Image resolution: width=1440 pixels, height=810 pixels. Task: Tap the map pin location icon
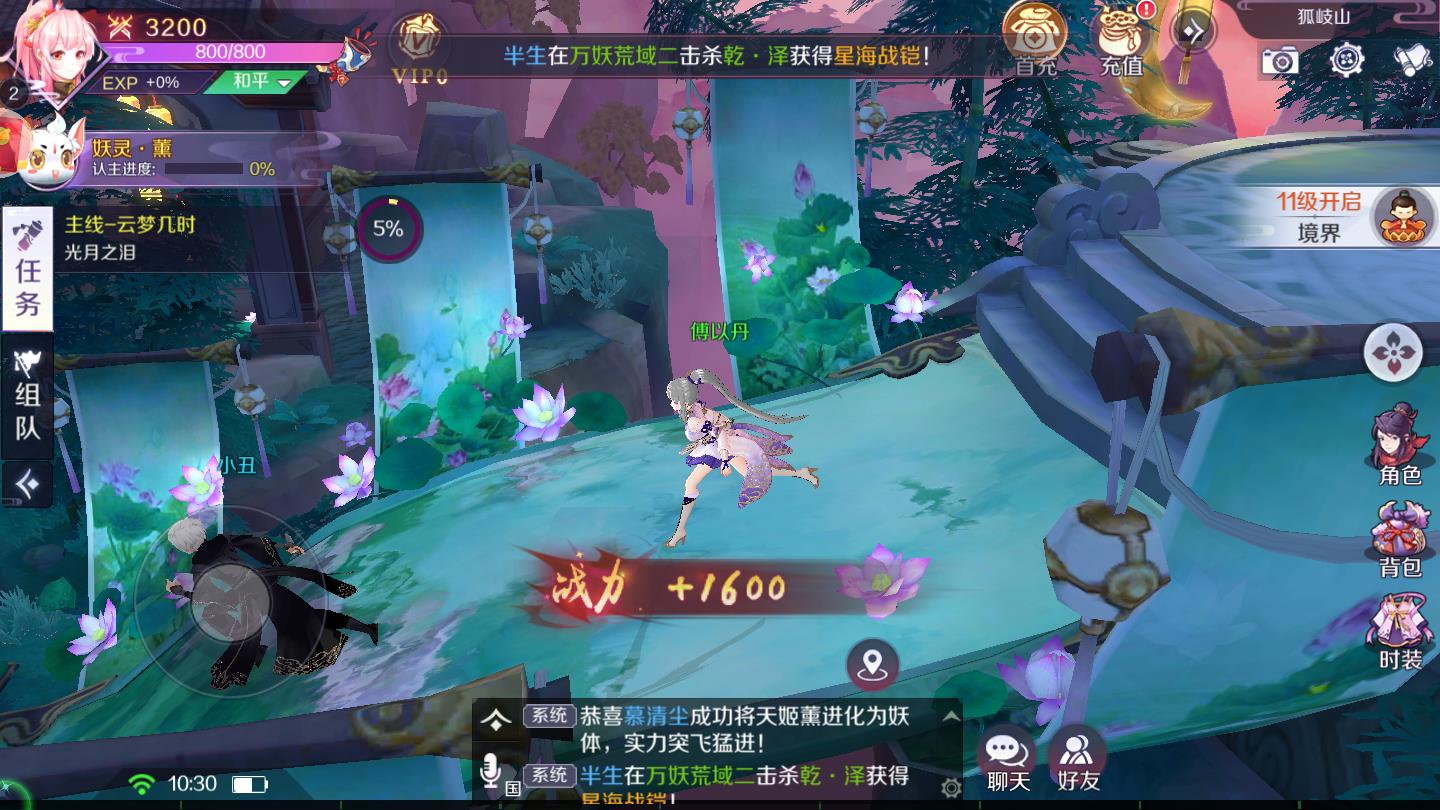tap(873, 662)
